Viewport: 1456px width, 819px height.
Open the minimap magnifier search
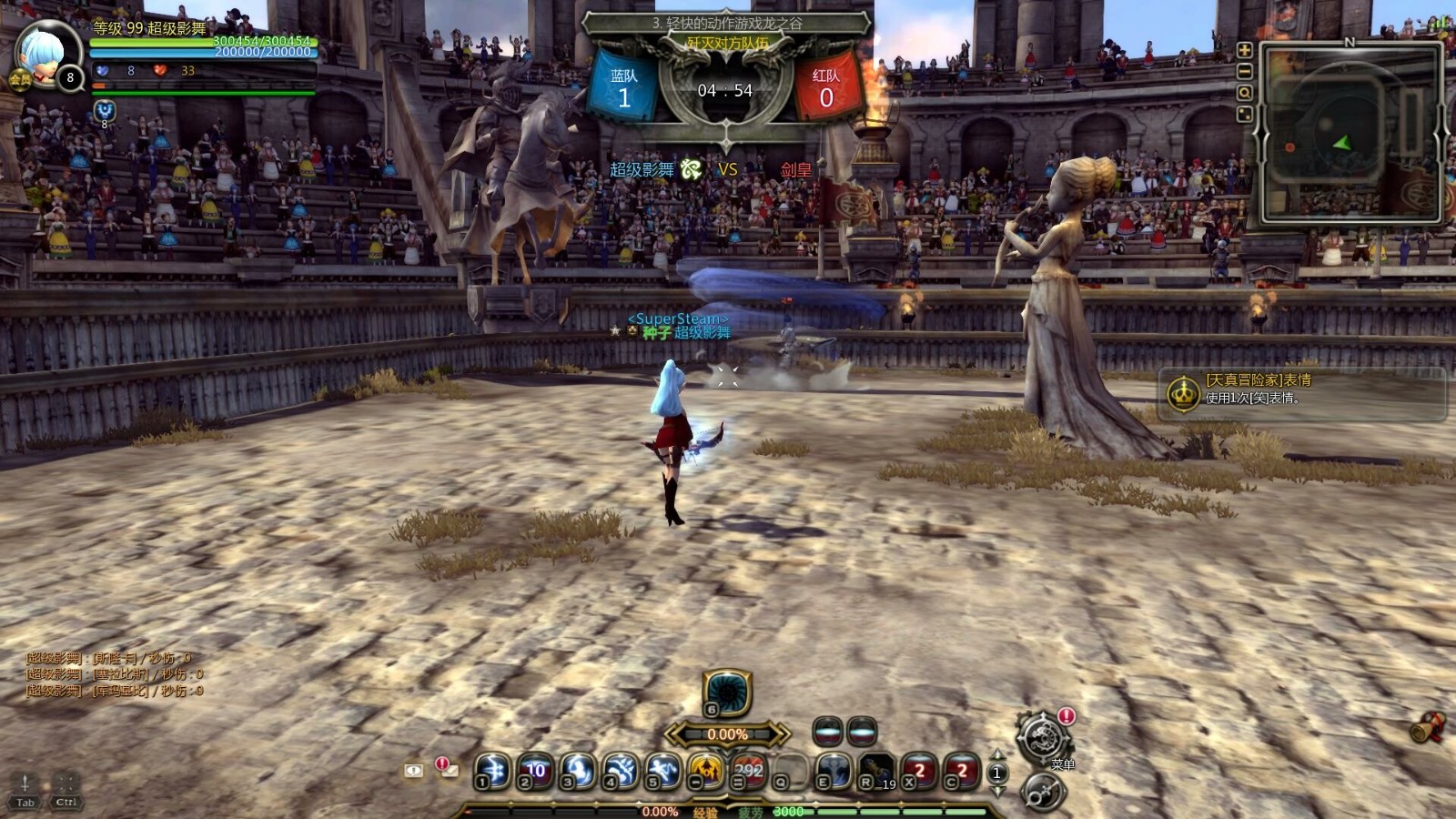(x=1244, y=93)
